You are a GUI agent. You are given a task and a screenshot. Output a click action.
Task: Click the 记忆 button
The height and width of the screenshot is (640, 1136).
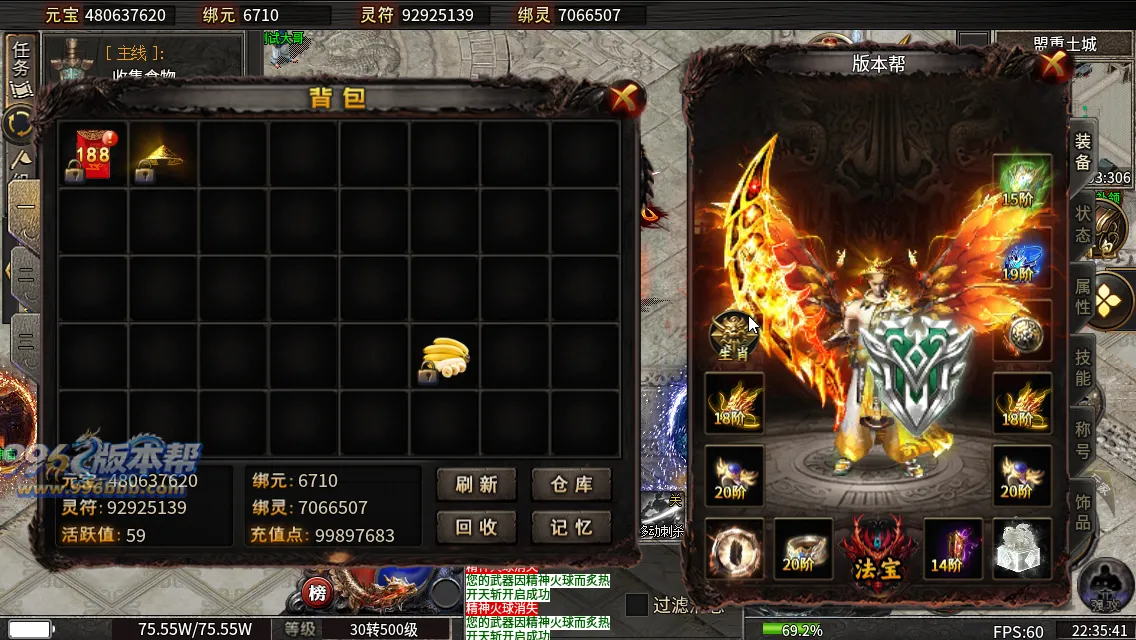[x=571, y=527]
